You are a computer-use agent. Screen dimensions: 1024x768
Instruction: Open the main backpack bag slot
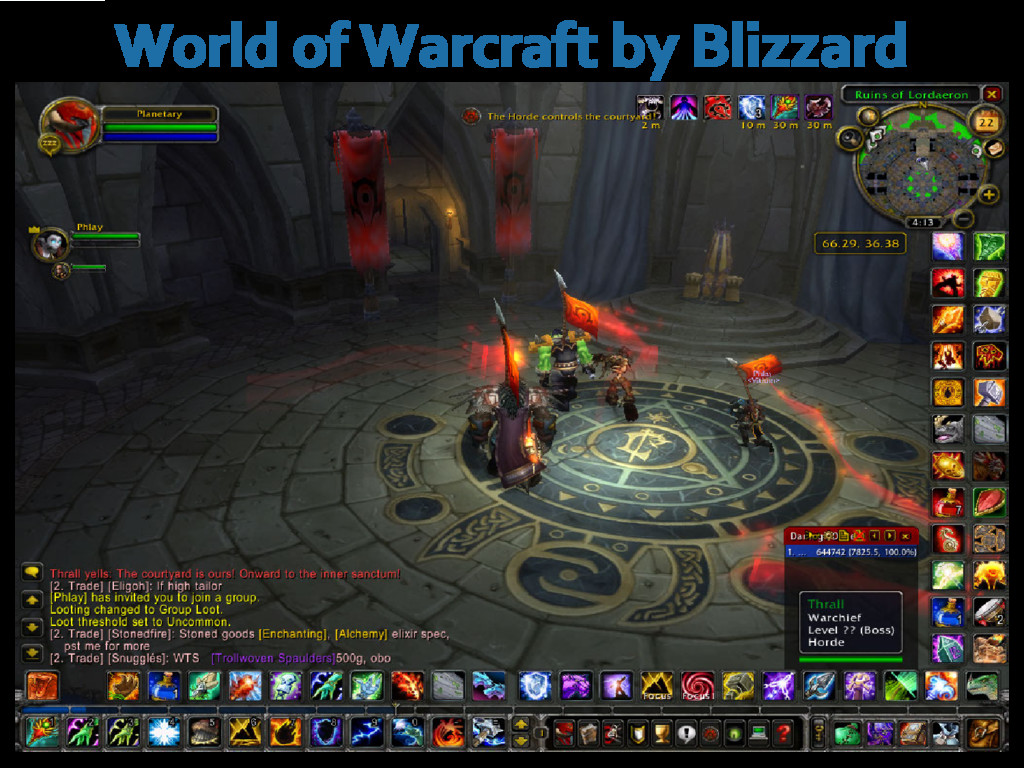983,733
